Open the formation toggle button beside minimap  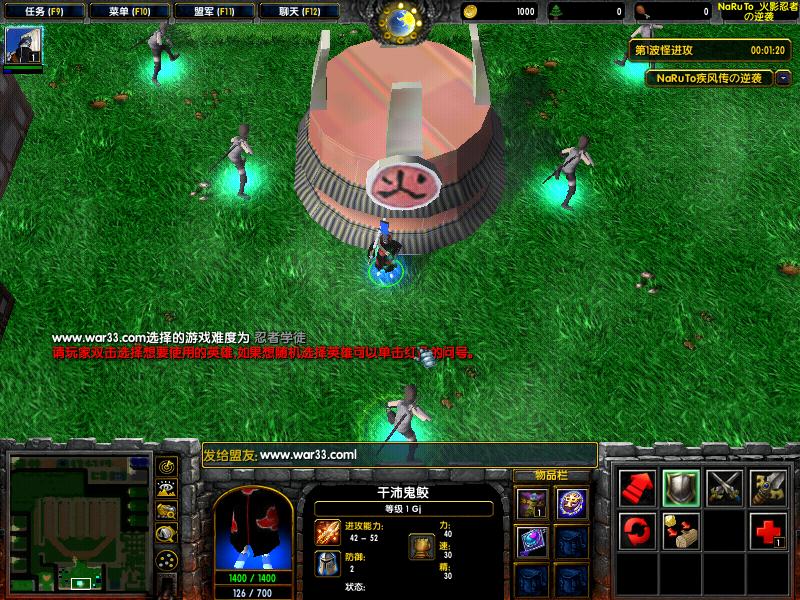pos(167,558)
